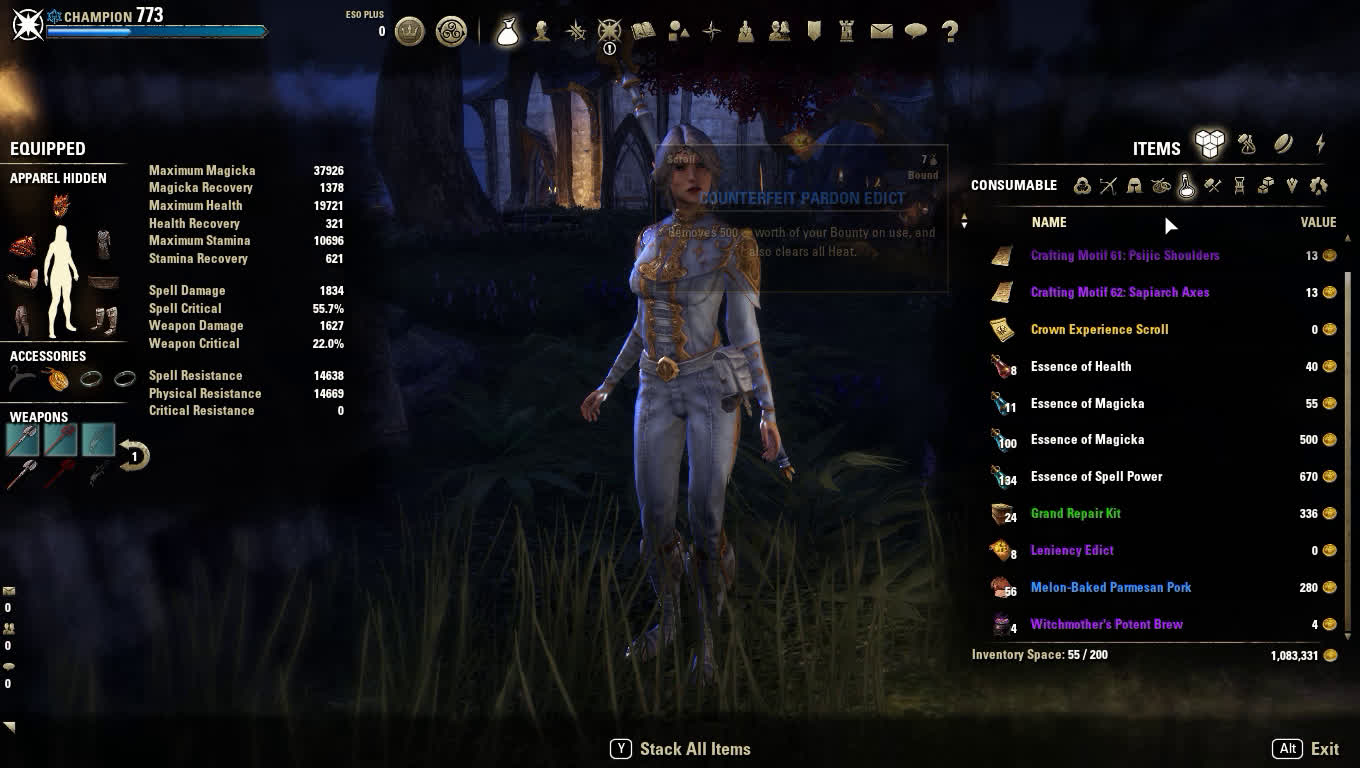Select the Leniency Edict item
This screenshot has height=768, width=1360.
pos(1071,550)
